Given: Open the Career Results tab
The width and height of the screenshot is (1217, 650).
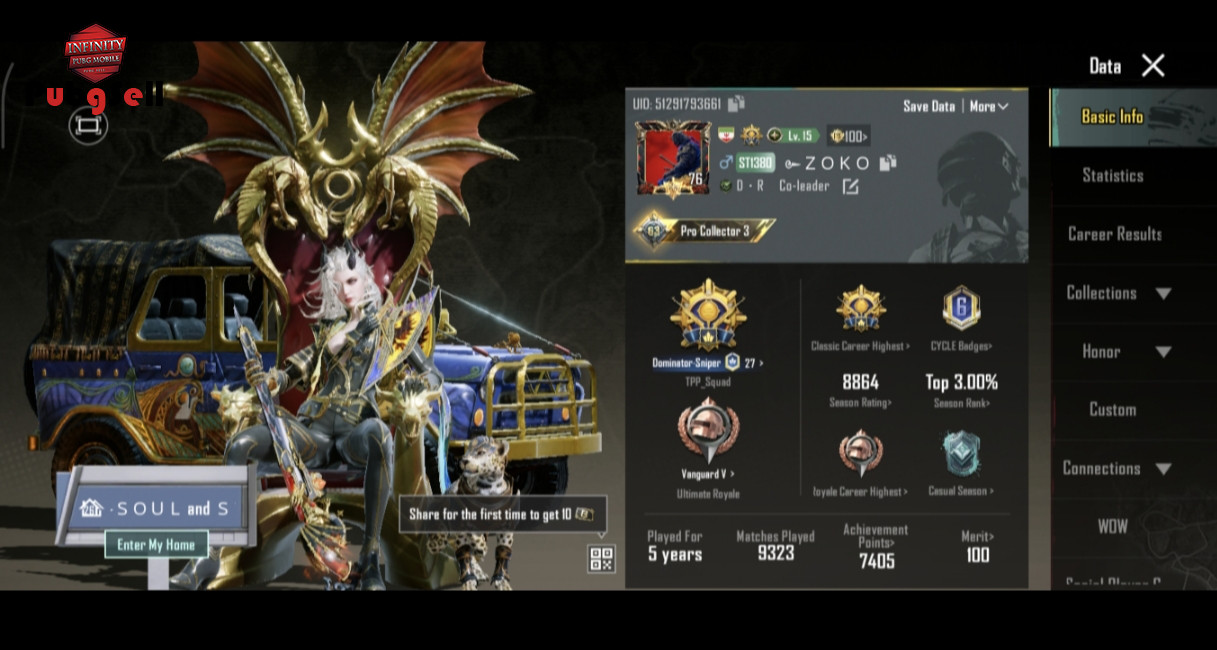Looking at the screenshot, I should point(1114,234).
